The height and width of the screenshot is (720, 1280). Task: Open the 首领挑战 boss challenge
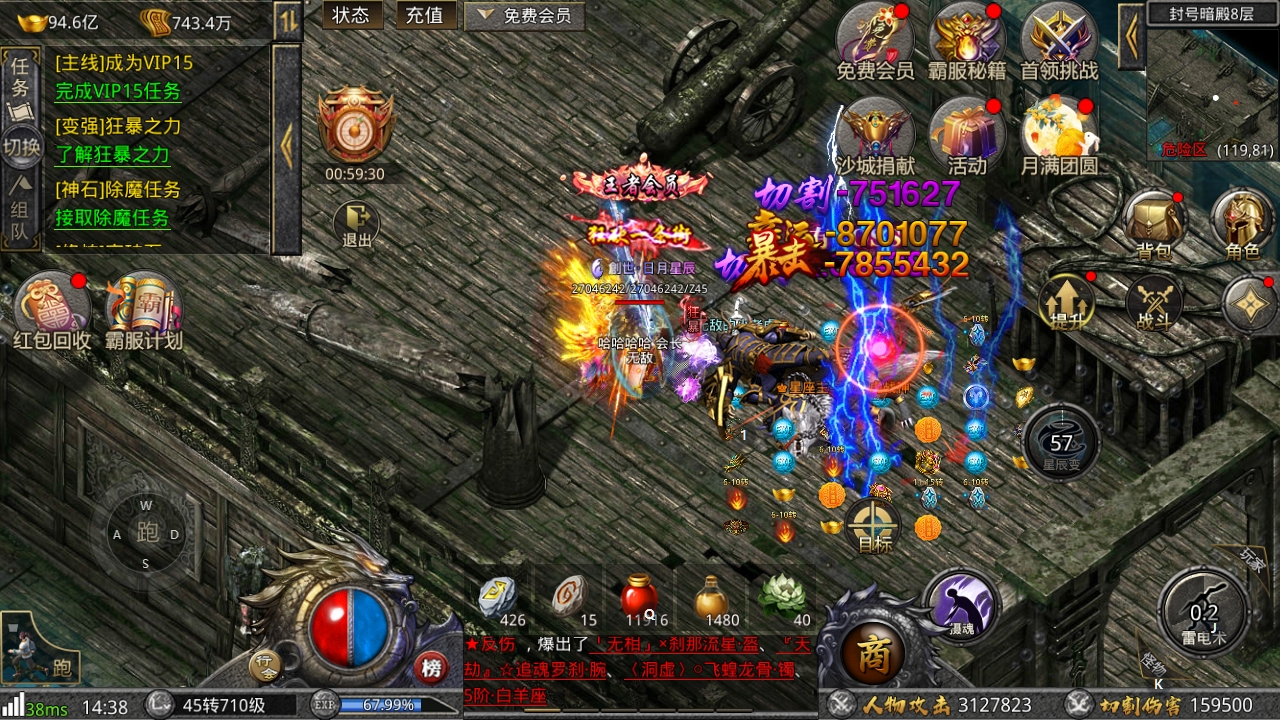1059,42
